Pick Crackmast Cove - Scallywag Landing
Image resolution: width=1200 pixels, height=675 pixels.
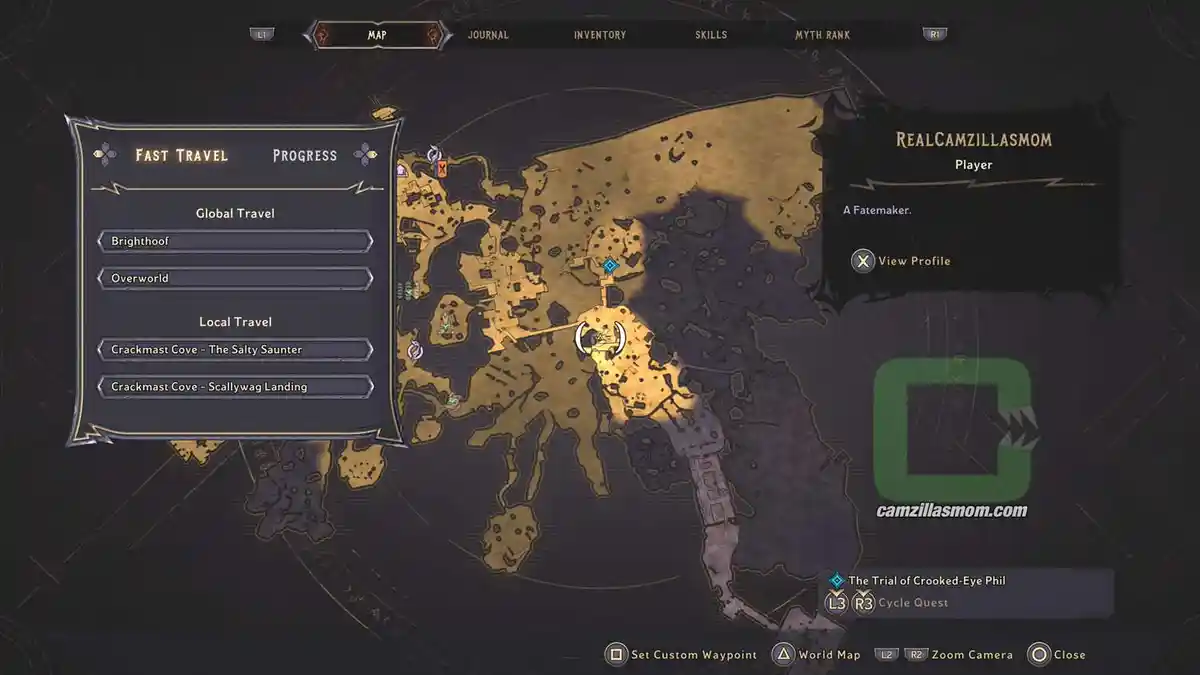tap(236, 387)
